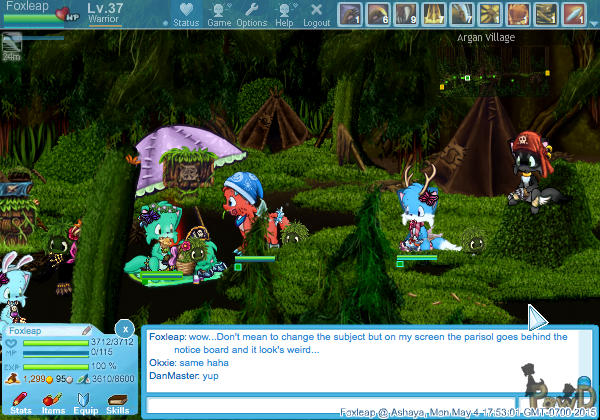600x420 pixels.
Task: Close the Foxleap character panel
Action: pyautogui.click(x=124, y=327)
